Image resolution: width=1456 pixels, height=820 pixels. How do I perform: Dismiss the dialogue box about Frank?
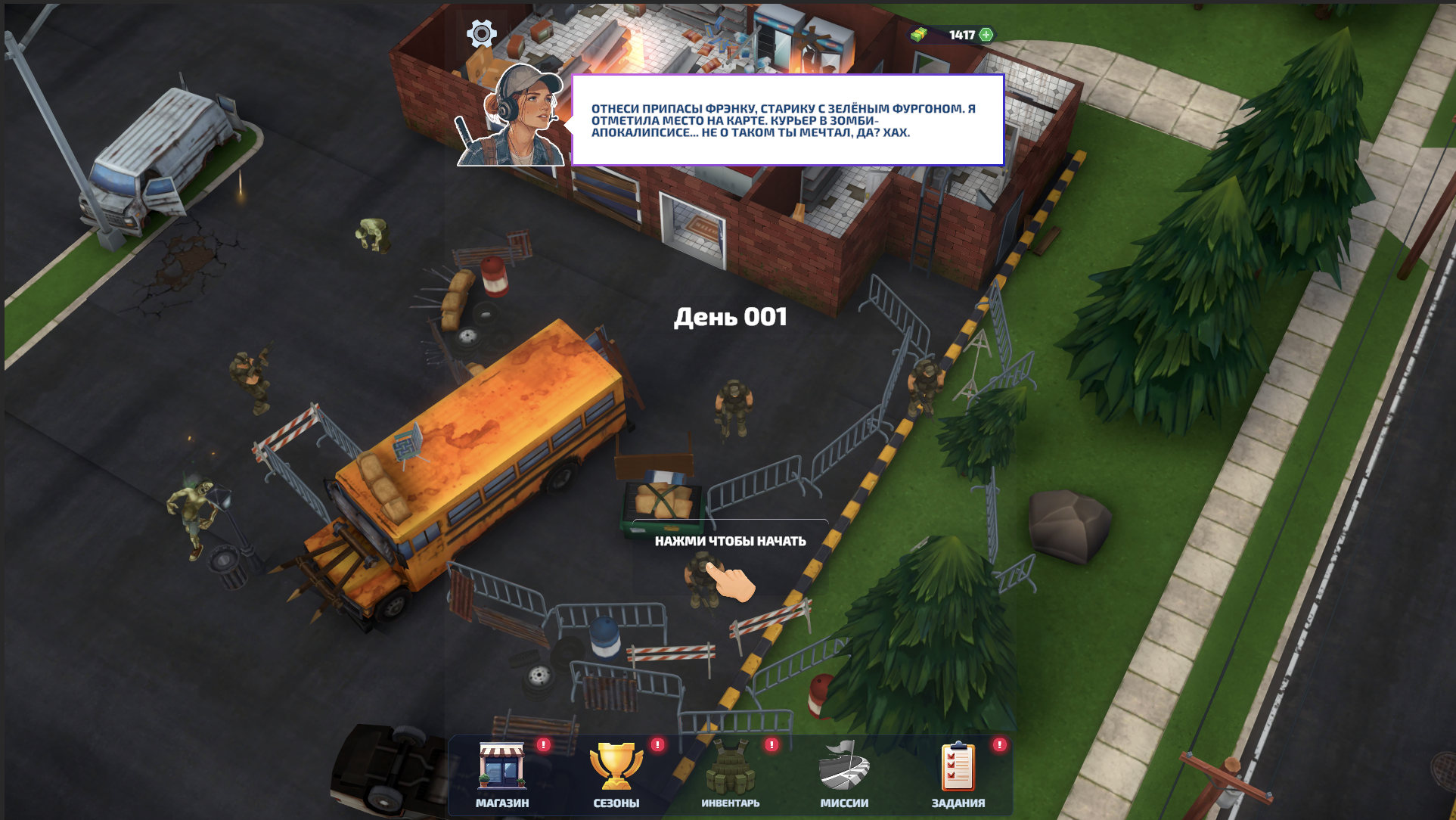787,118
